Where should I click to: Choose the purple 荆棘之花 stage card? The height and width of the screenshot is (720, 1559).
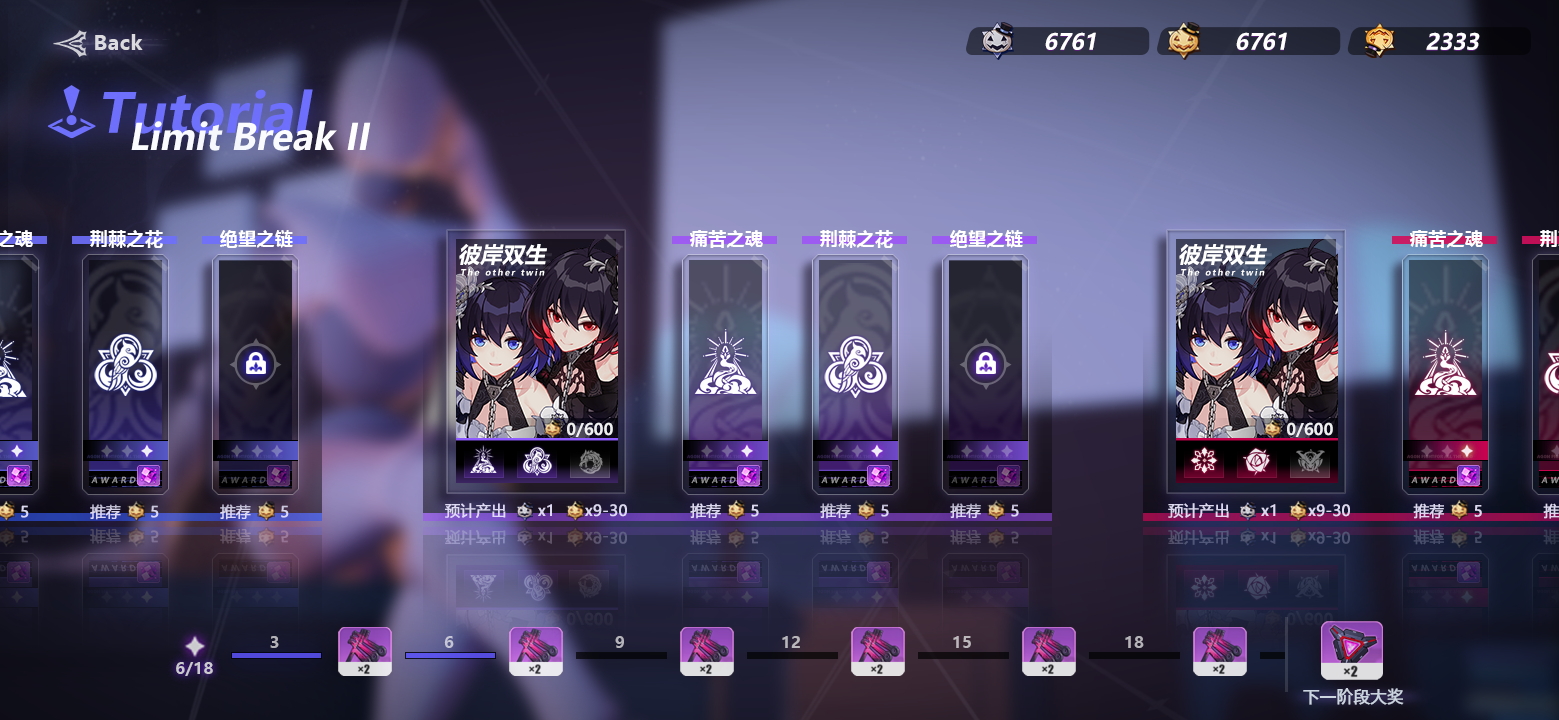point(855,372)
